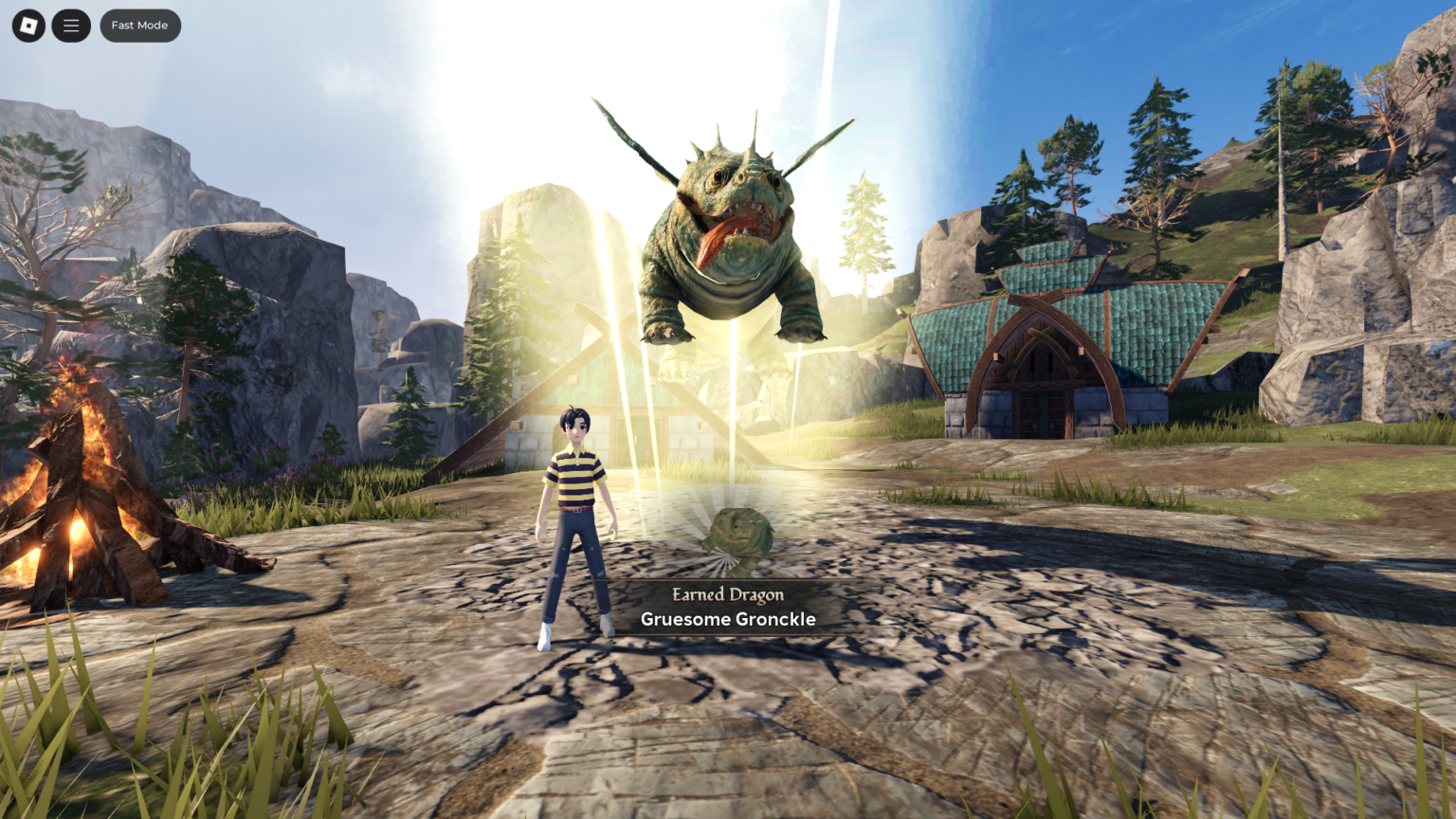Select the Fast Mode pill in the header
The image size is (1456, 819).
point(139,26)
